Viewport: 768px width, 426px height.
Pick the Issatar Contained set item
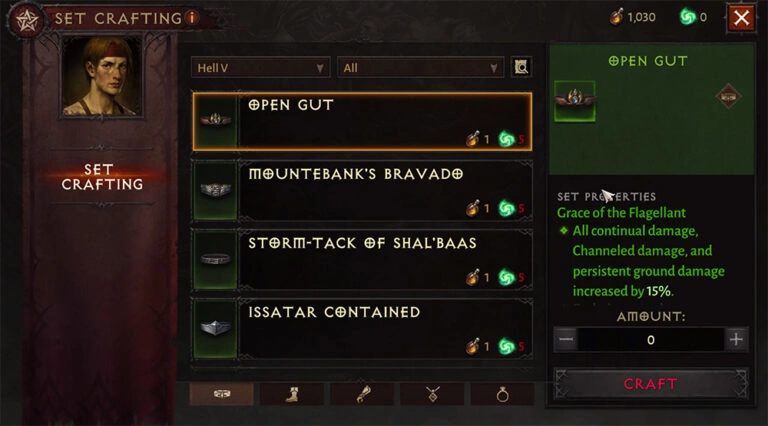click(x=361, y=329)
